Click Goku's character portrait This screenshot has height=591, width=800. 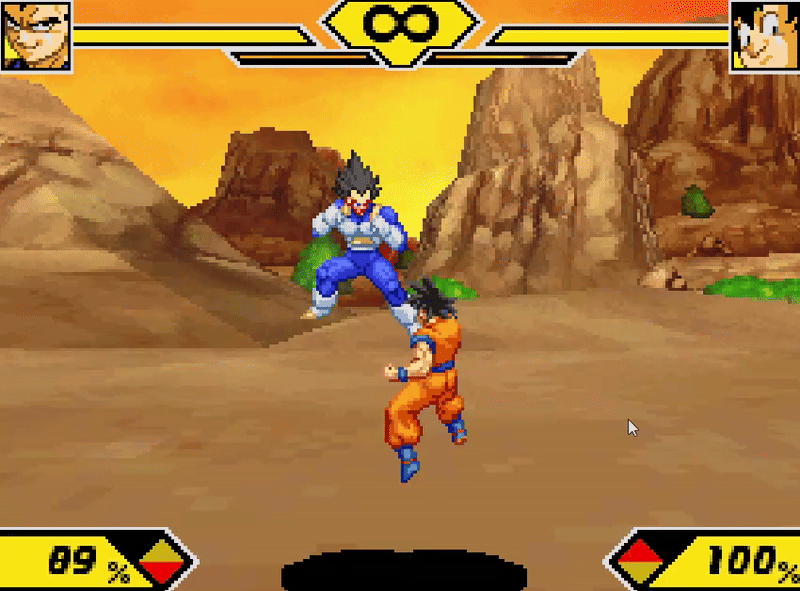pos(765,35)
